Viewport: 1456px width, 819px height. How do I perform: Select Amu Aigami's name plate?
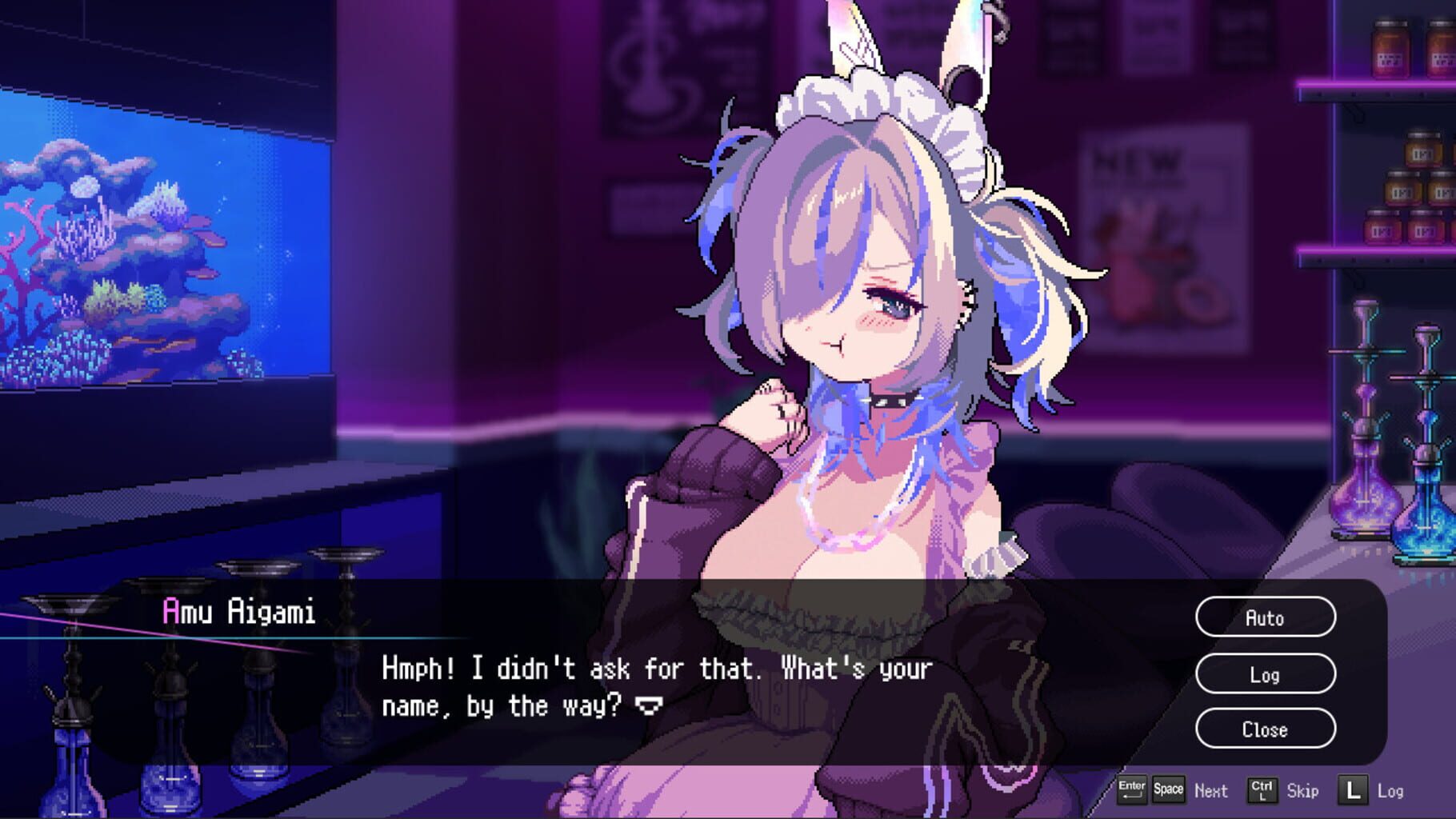coord(238,609)
